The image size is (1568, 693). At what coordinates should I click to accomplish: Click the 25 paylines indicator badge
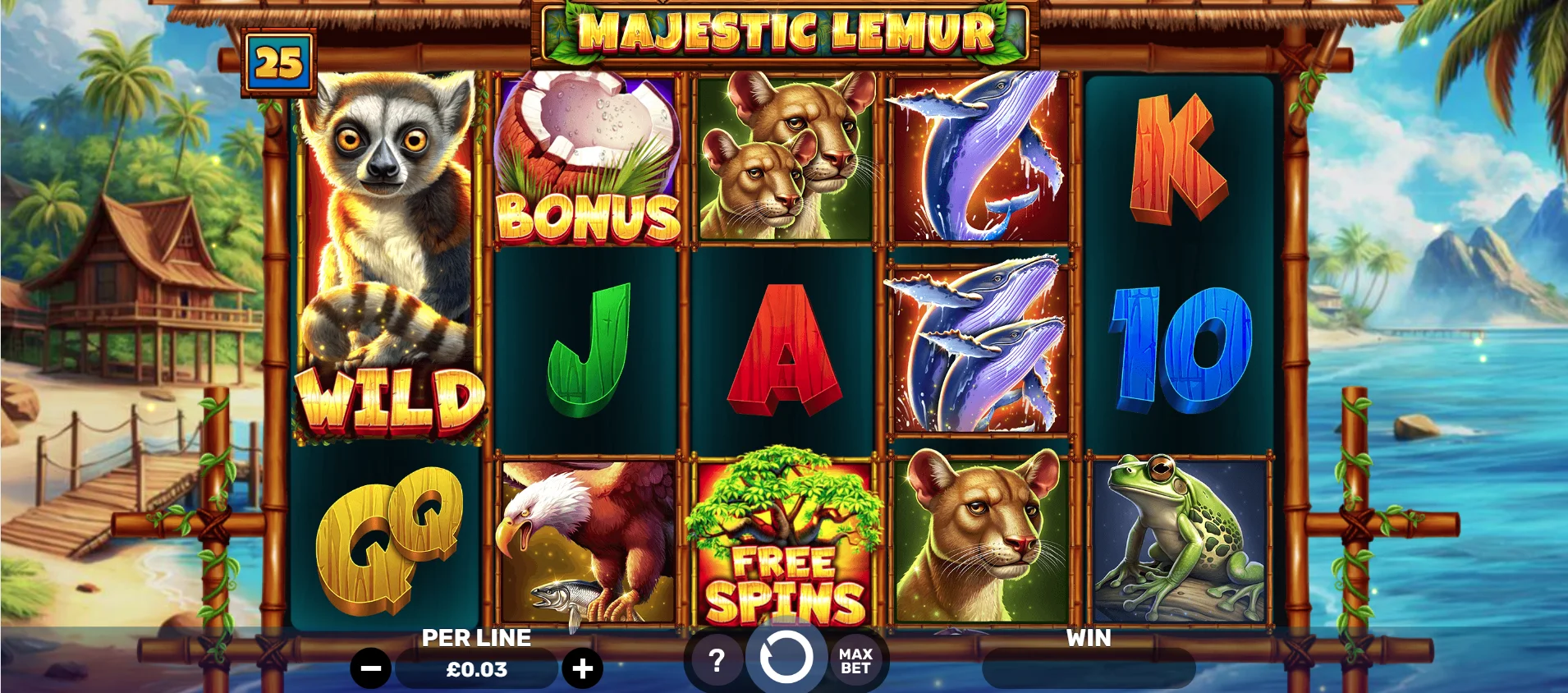coord(279,63)
